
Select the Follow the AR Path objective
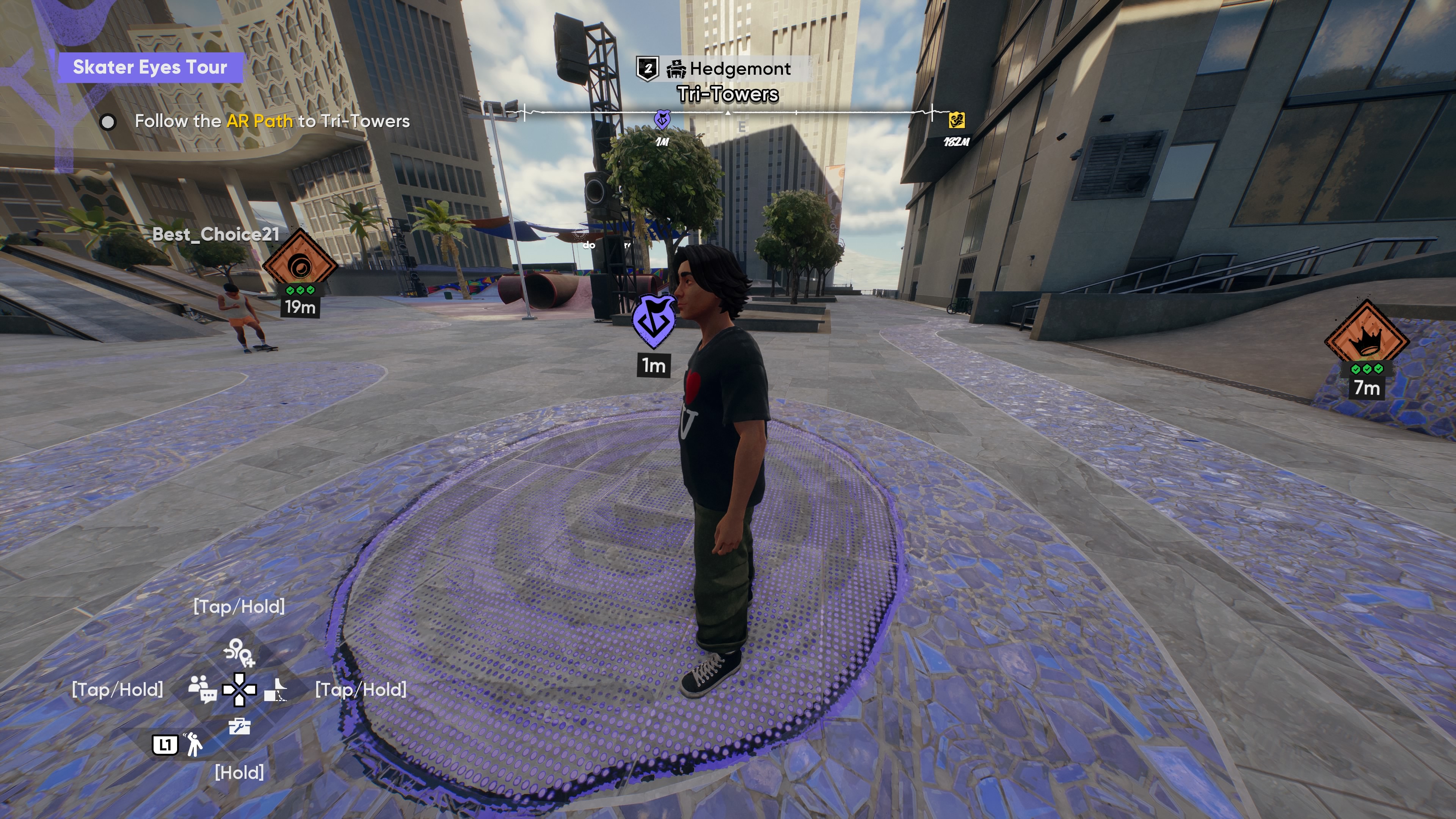(x=271, y=121)
